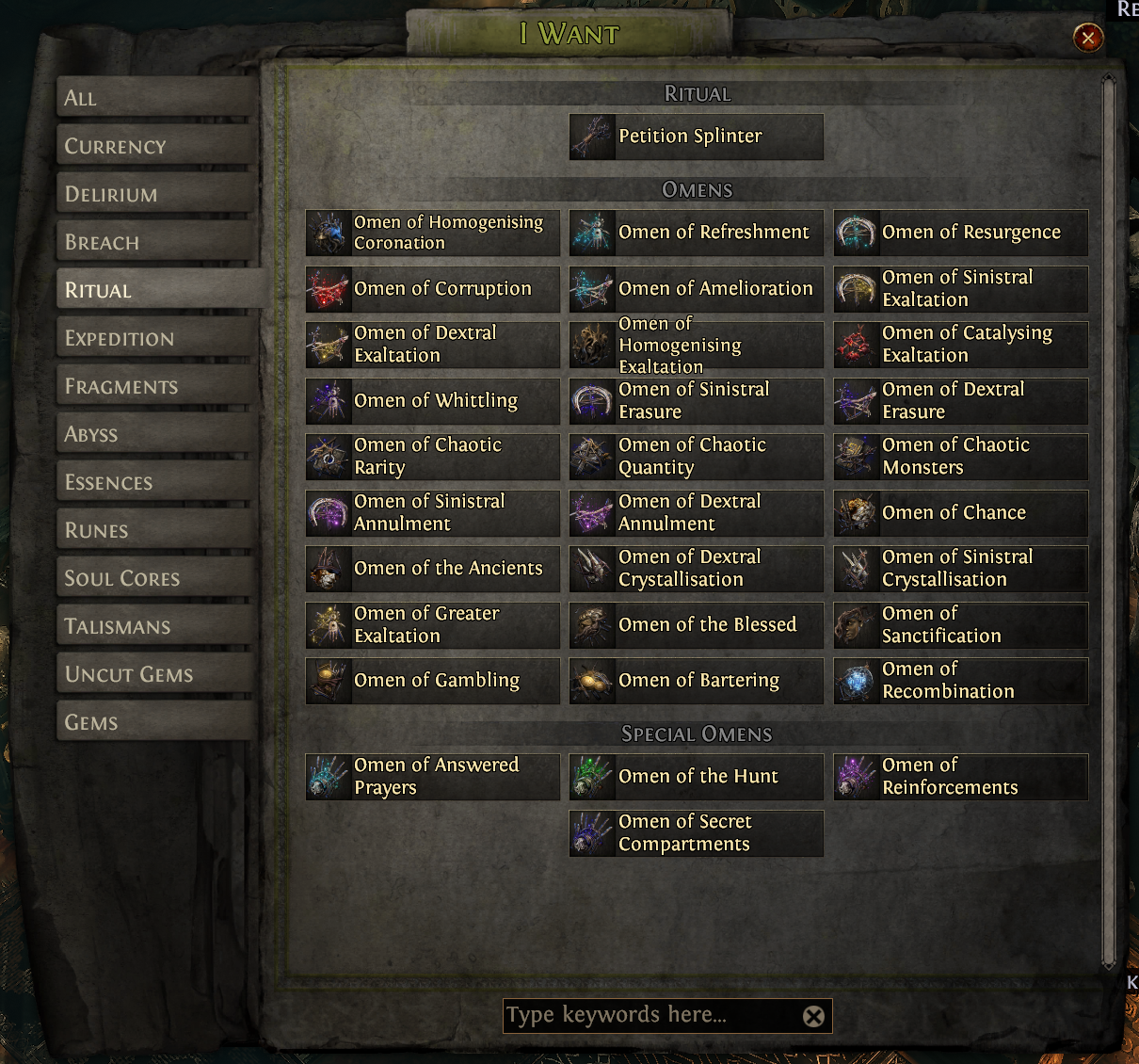Pick Omen of Recombination
Screen dimensions: 1139x1064
pos(960,681)
